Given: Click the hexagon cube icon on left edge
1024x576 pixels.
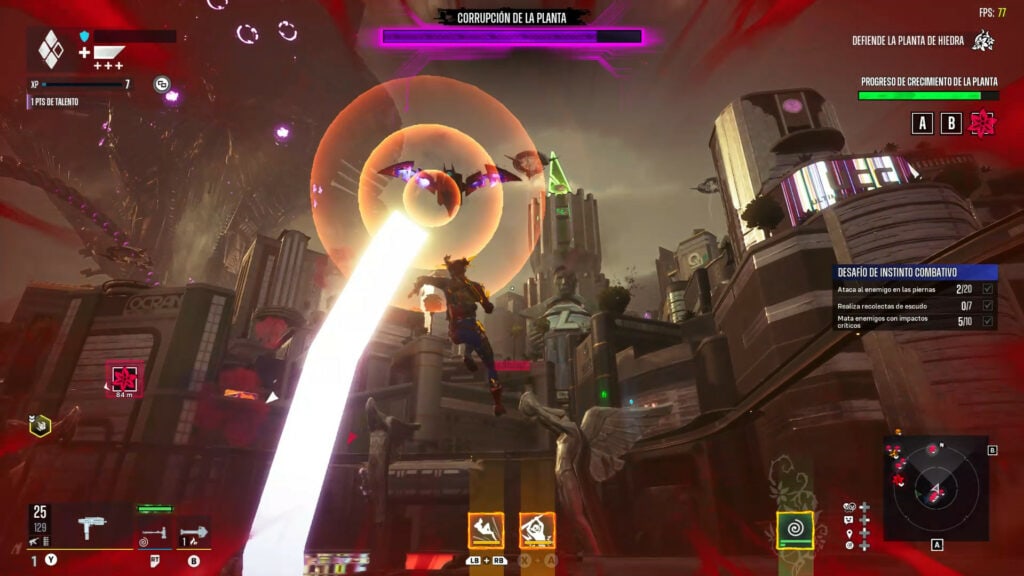Looking at the screenshot, I should coord(39,425).
